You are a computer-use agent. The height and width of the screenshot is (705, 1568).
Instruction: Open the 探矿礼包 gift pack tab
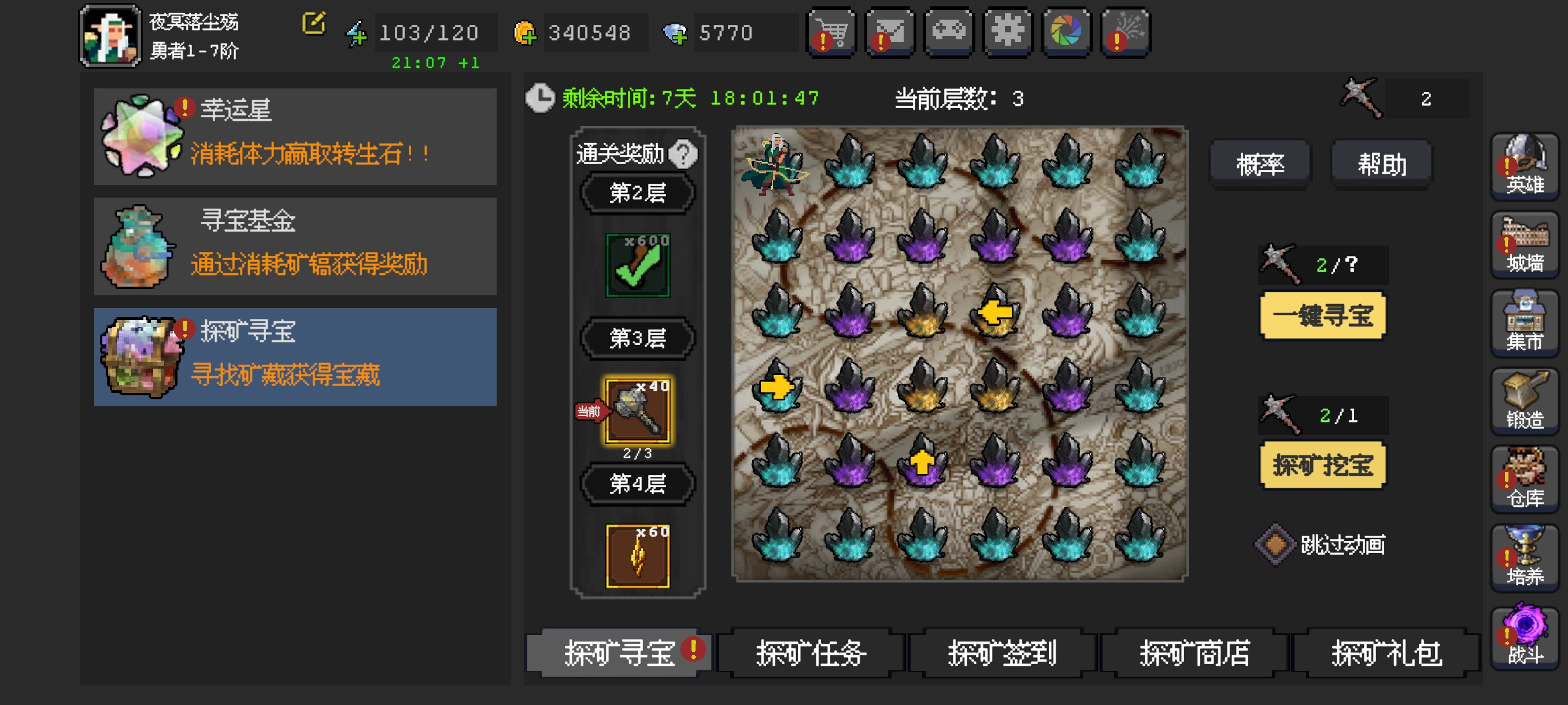click(1386, 654)
